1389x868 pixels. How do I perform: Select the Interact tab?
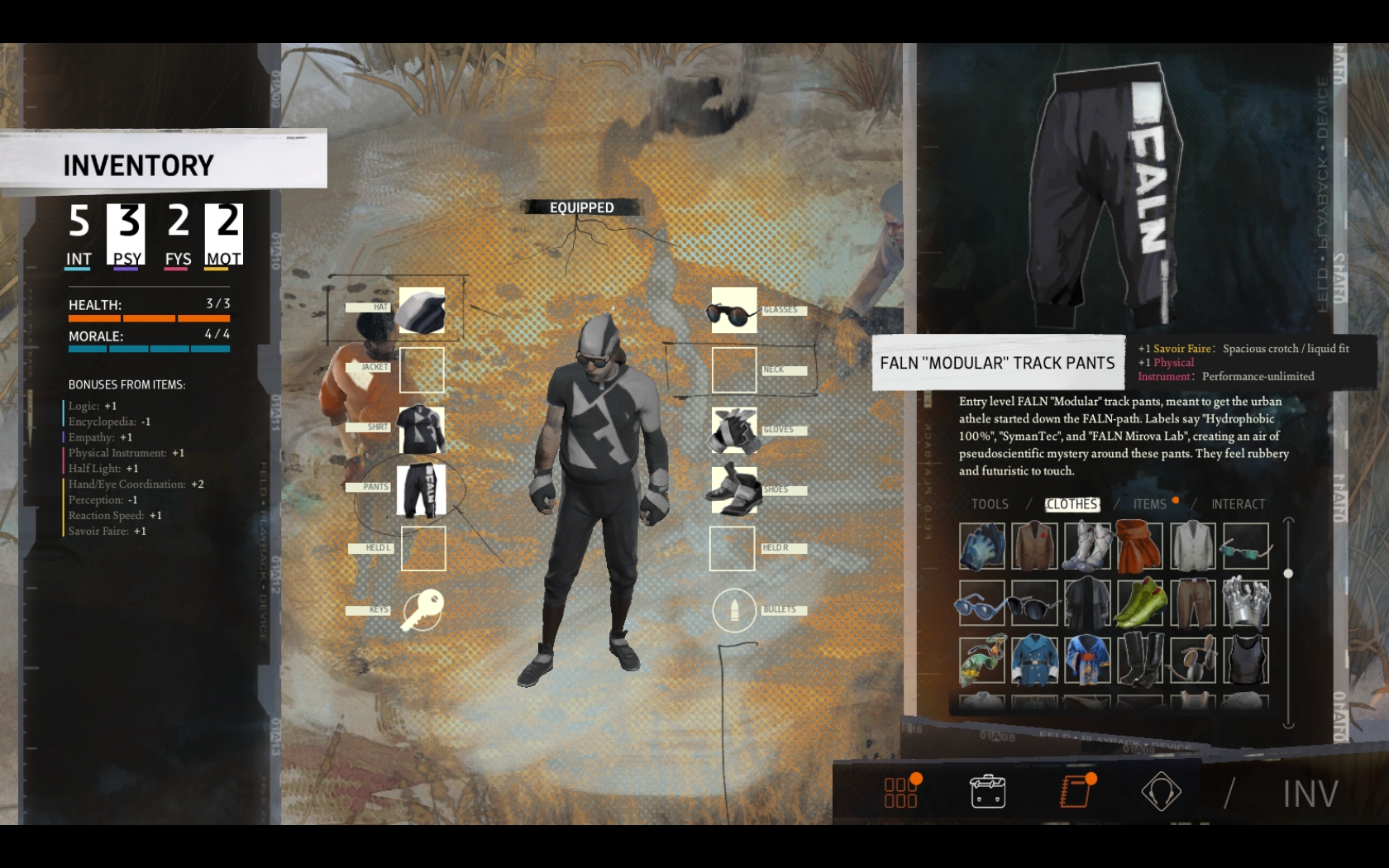pos(1238,504)
